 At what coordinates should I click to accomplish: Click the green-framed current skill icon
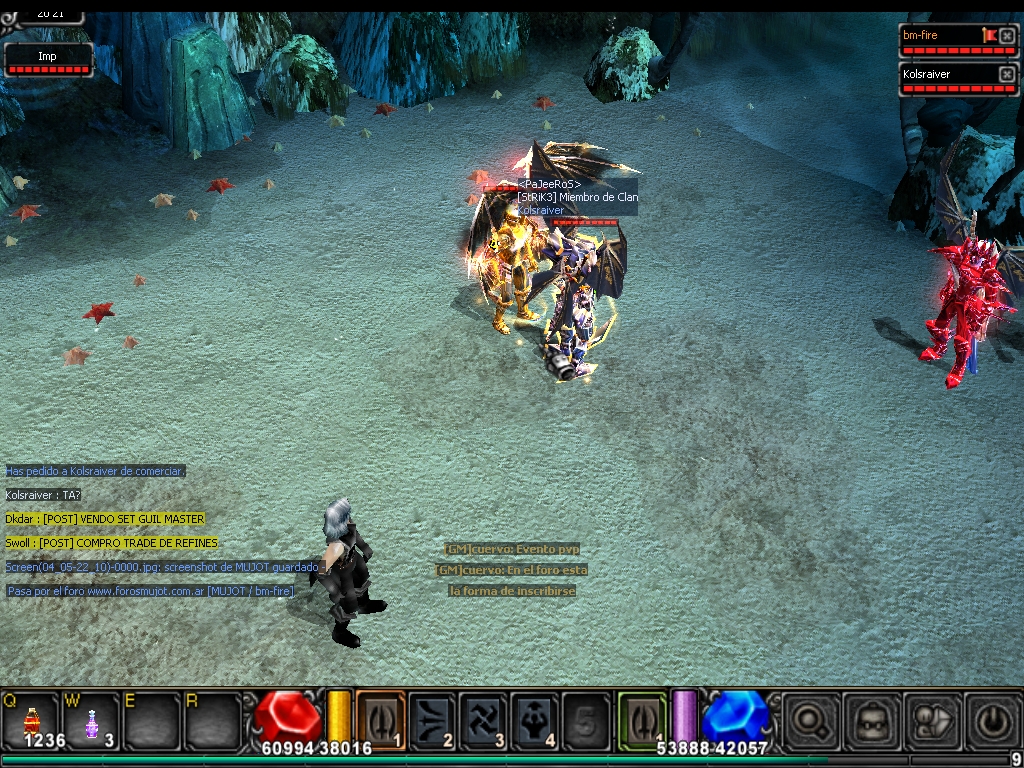point(642,718)
